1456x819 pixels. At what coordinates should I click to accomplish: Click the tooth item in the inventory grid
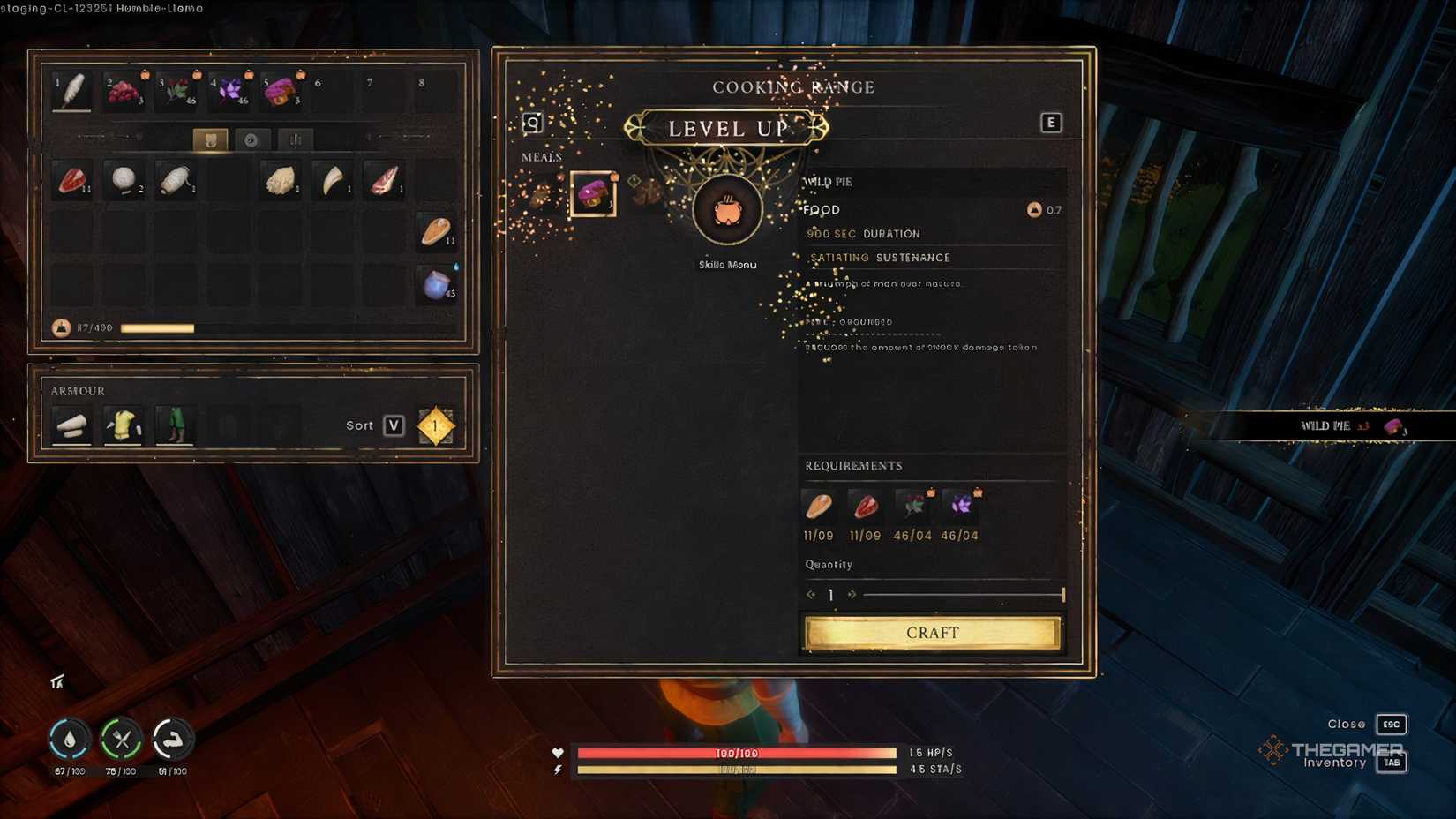[x=332, y=181]
